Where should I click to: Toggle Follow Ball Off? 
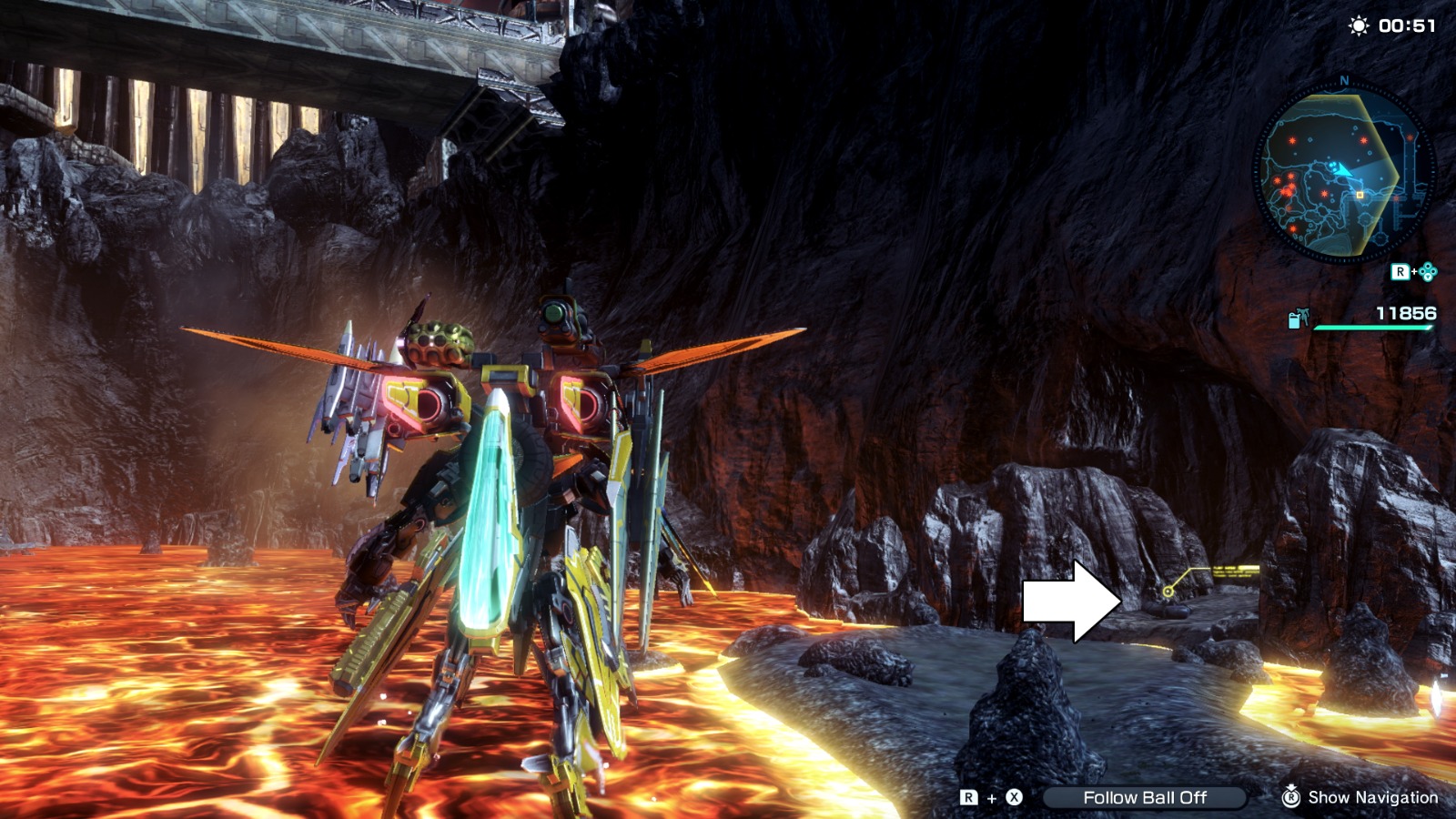1146,797
